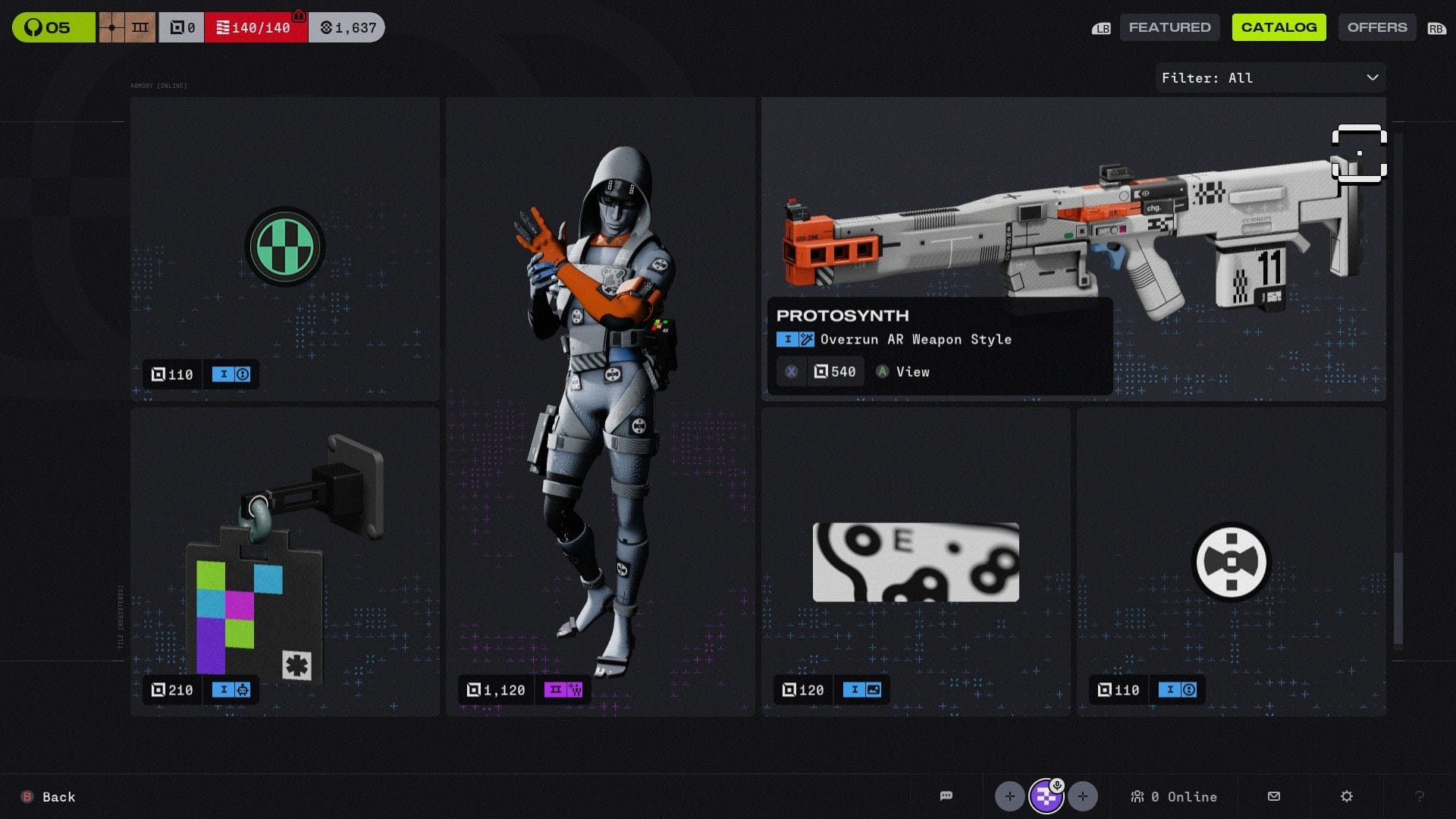The height and width of the screenshot is (819, 1456).
Task: Switch to the FEATURED tab
Action: pos(1169,27)
